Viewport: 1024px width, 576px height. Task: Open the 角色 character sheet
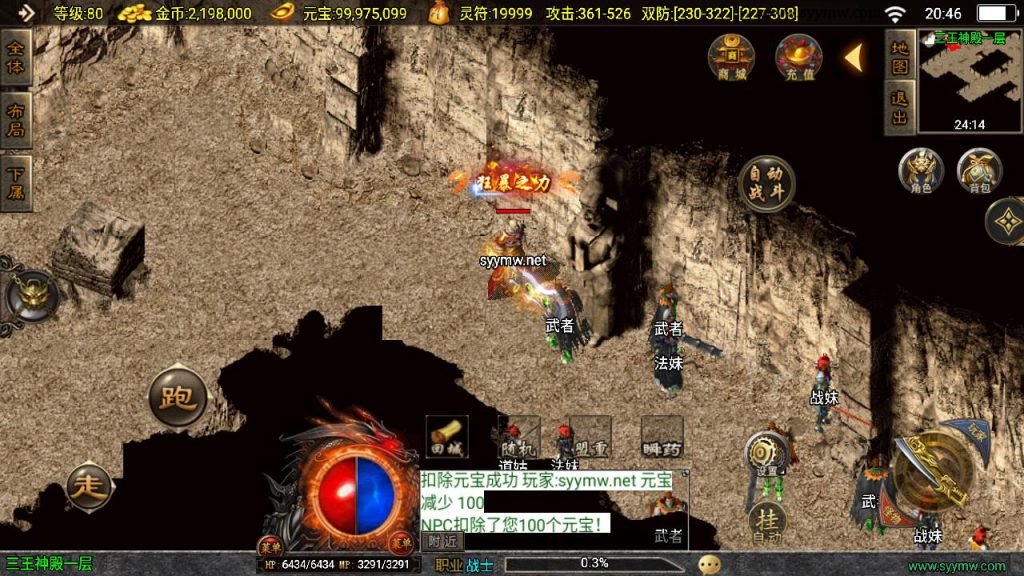point(921,172)
